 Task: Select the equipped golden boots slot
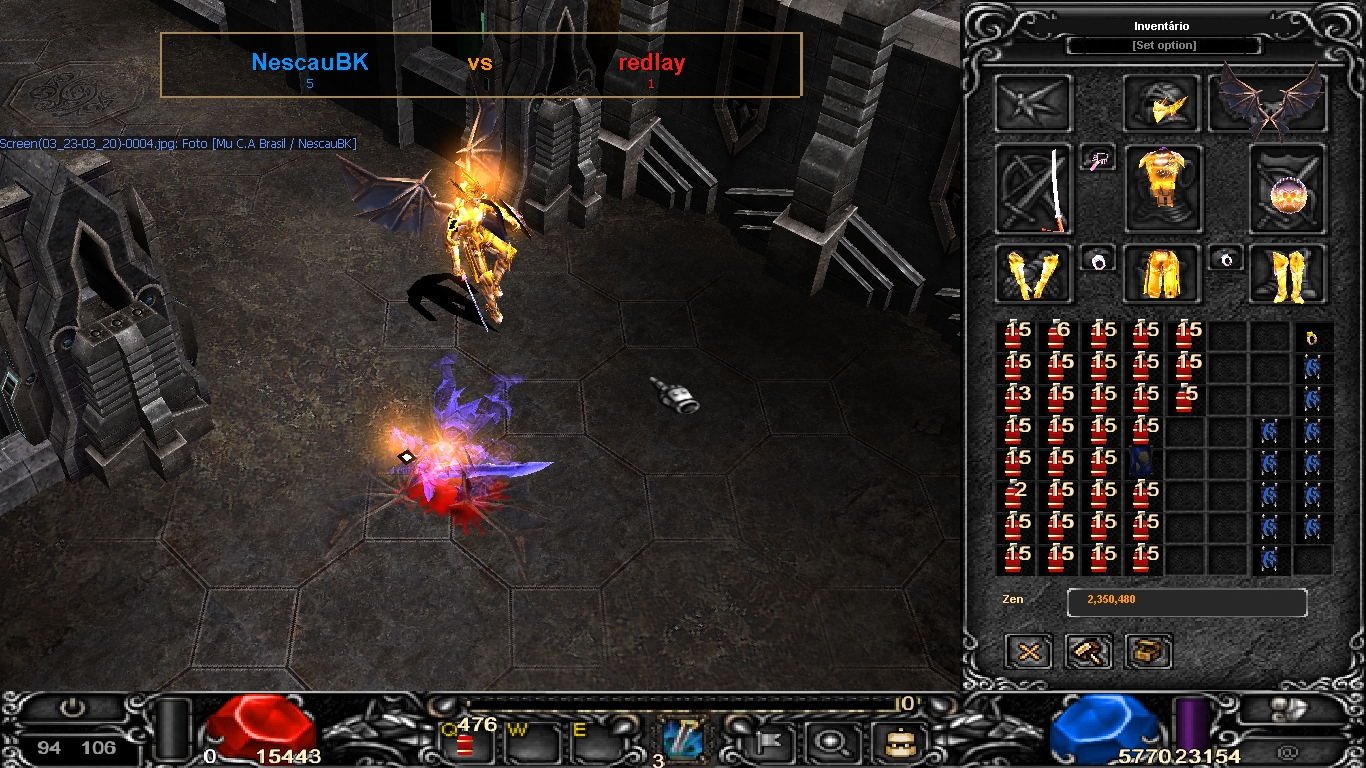point(1288,274)
